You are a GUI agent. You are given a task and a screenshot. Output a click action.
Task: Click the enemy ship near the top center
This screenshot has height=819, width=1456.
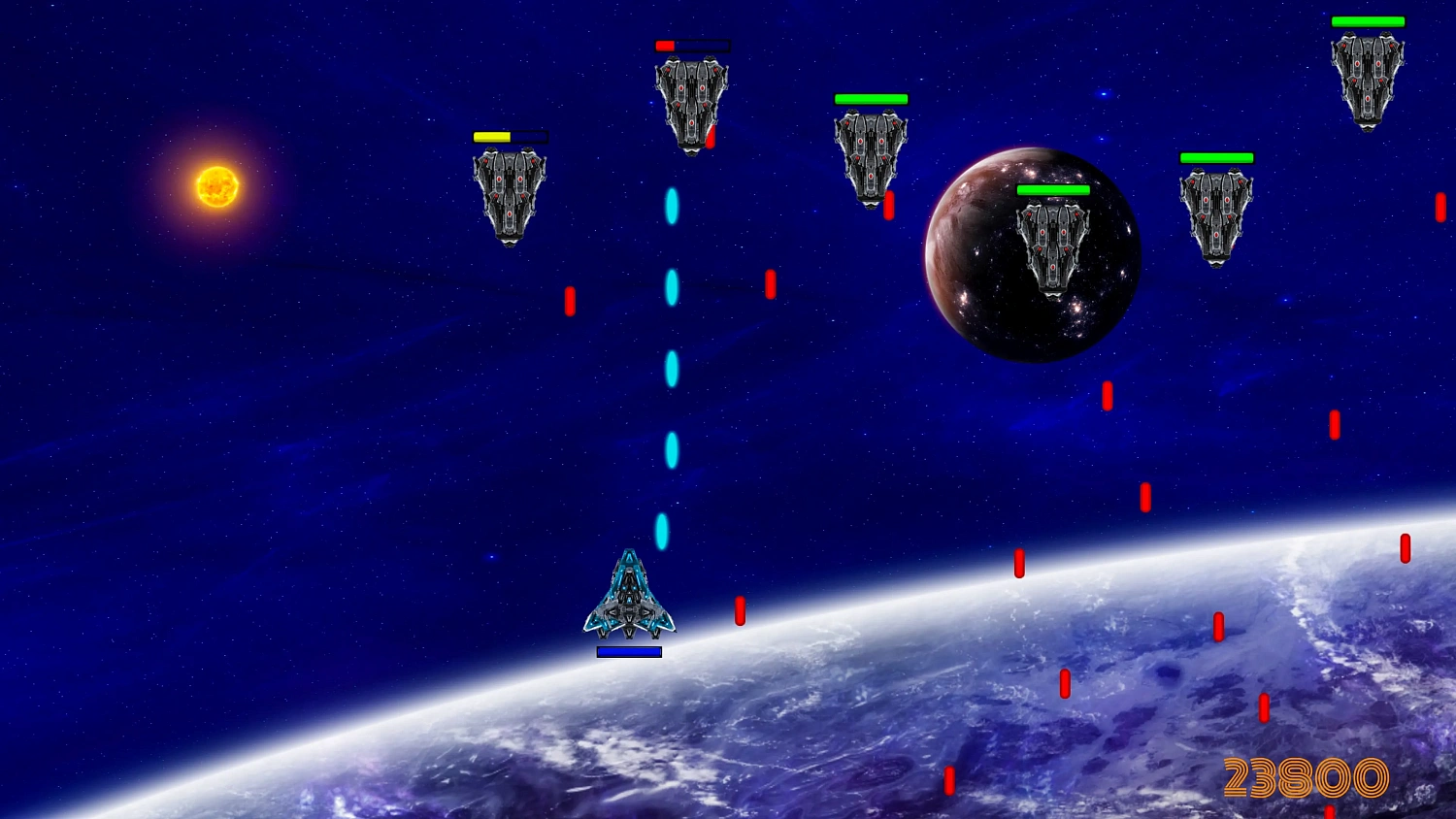click(691, 102)
